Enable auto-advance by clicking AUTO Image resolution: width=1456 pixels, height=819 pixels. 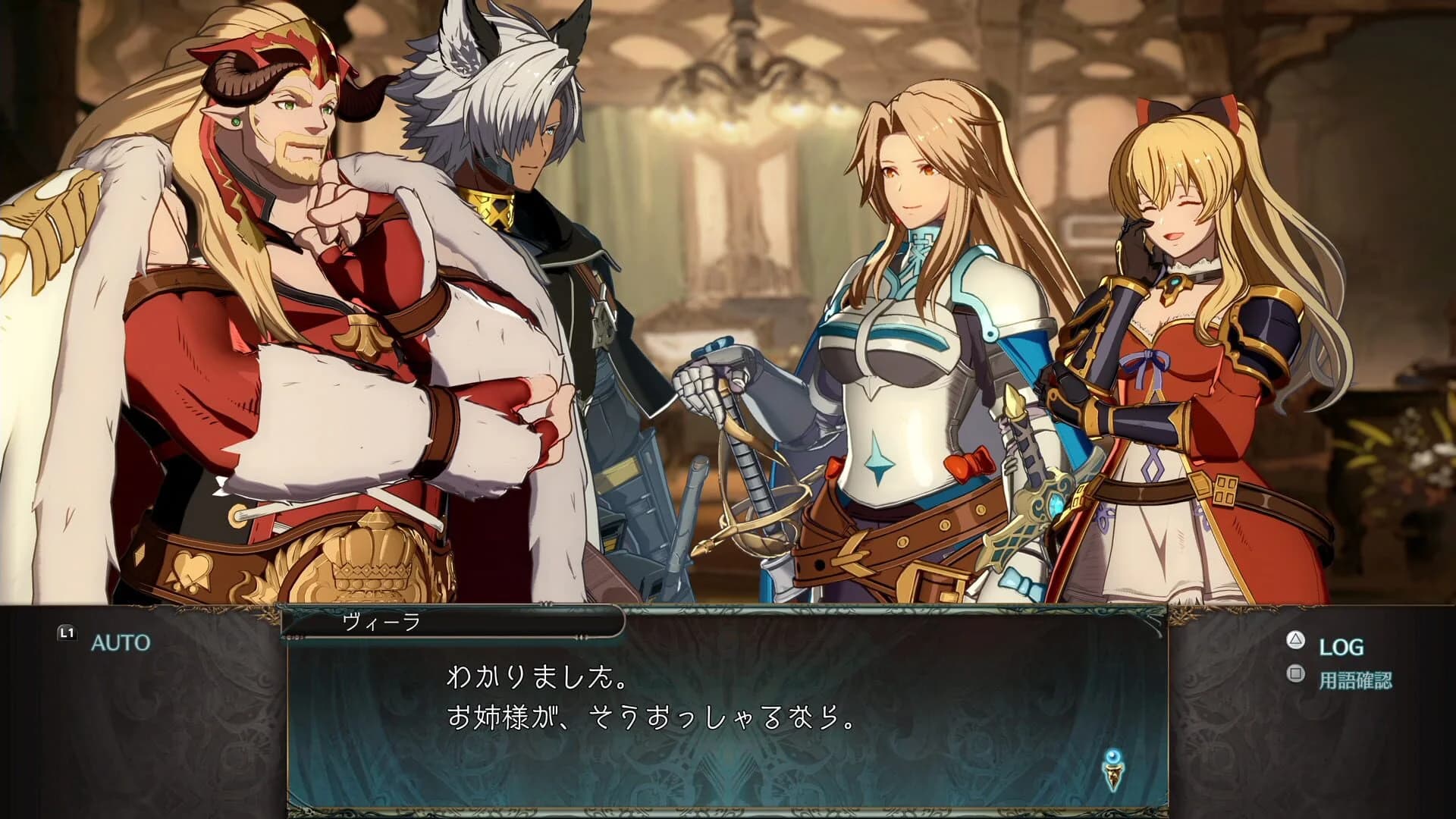121,641
